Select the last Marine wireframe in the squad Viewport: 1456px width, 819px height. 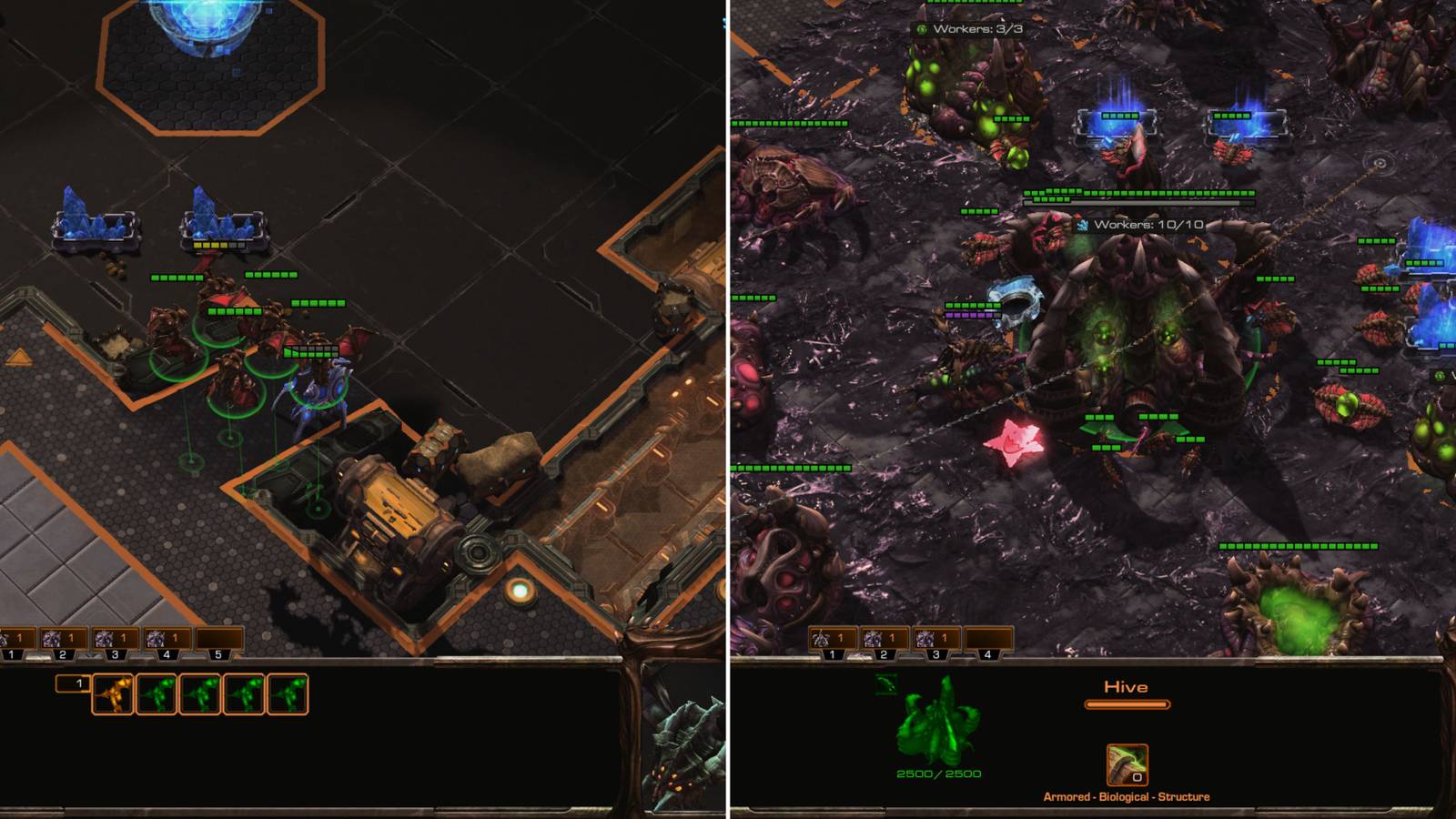coord(287,695)
